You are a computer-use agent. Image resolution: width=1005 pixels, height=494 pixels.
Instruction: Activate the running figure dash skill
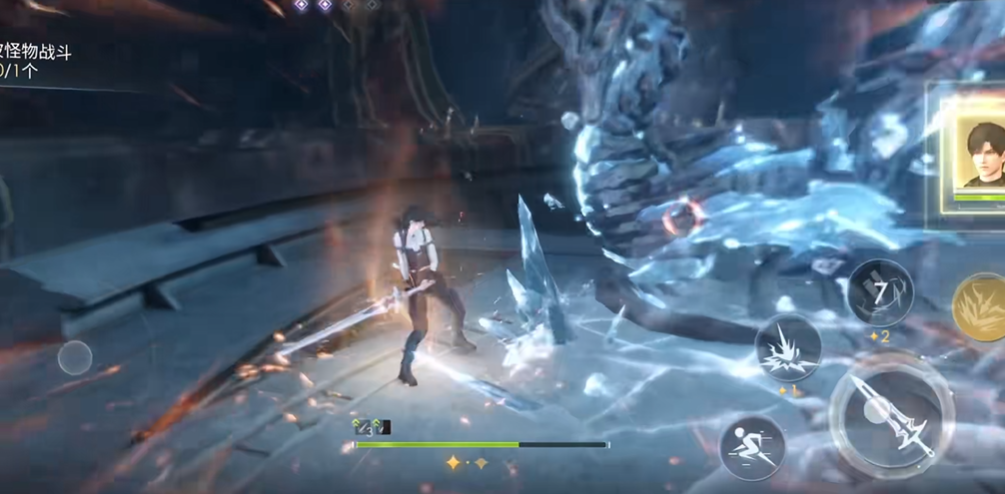click(x=752, y=447)
